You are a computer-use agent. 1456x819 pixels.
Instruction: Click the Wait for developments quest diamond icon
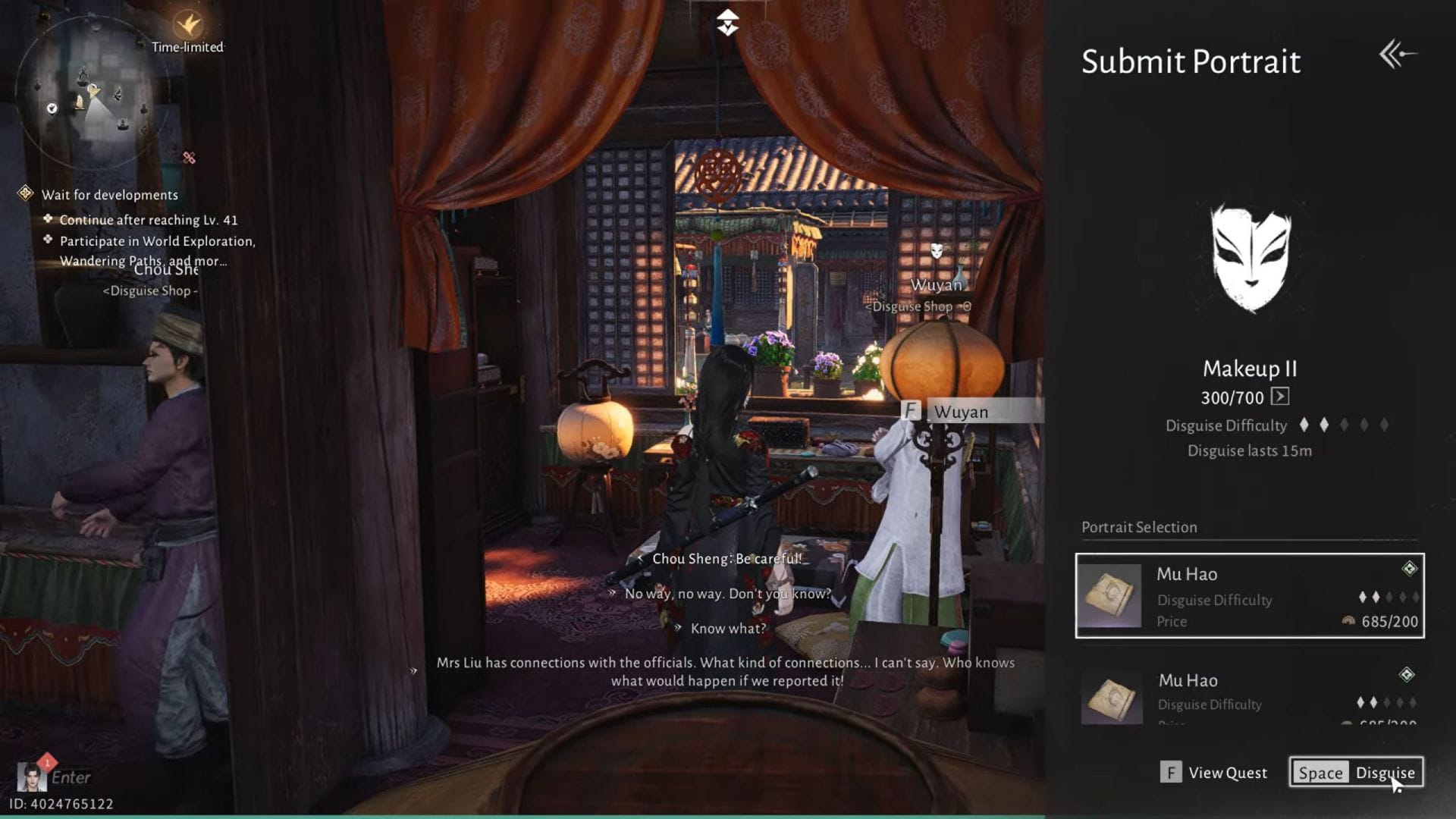[27, 194]
